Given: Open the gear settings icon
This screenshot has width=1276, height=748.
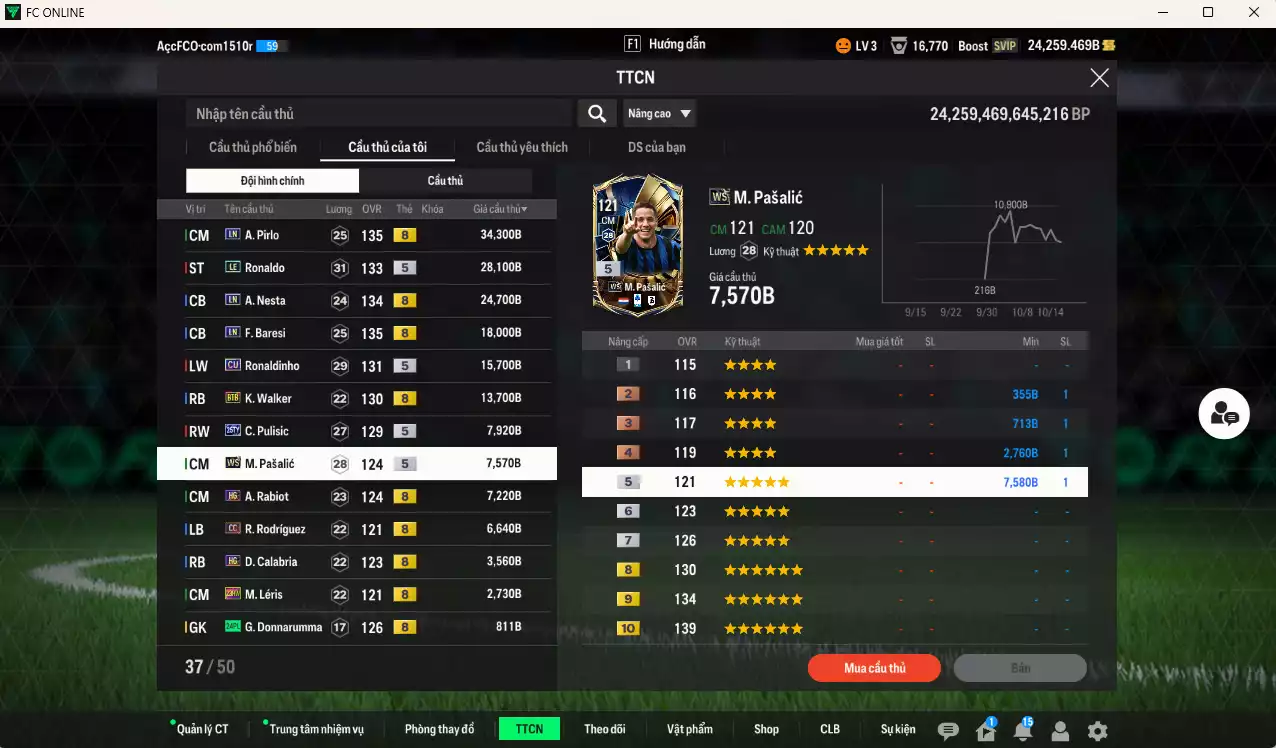Looking at the screenshot, I should pyautogui.click(x=1097, y=731).
